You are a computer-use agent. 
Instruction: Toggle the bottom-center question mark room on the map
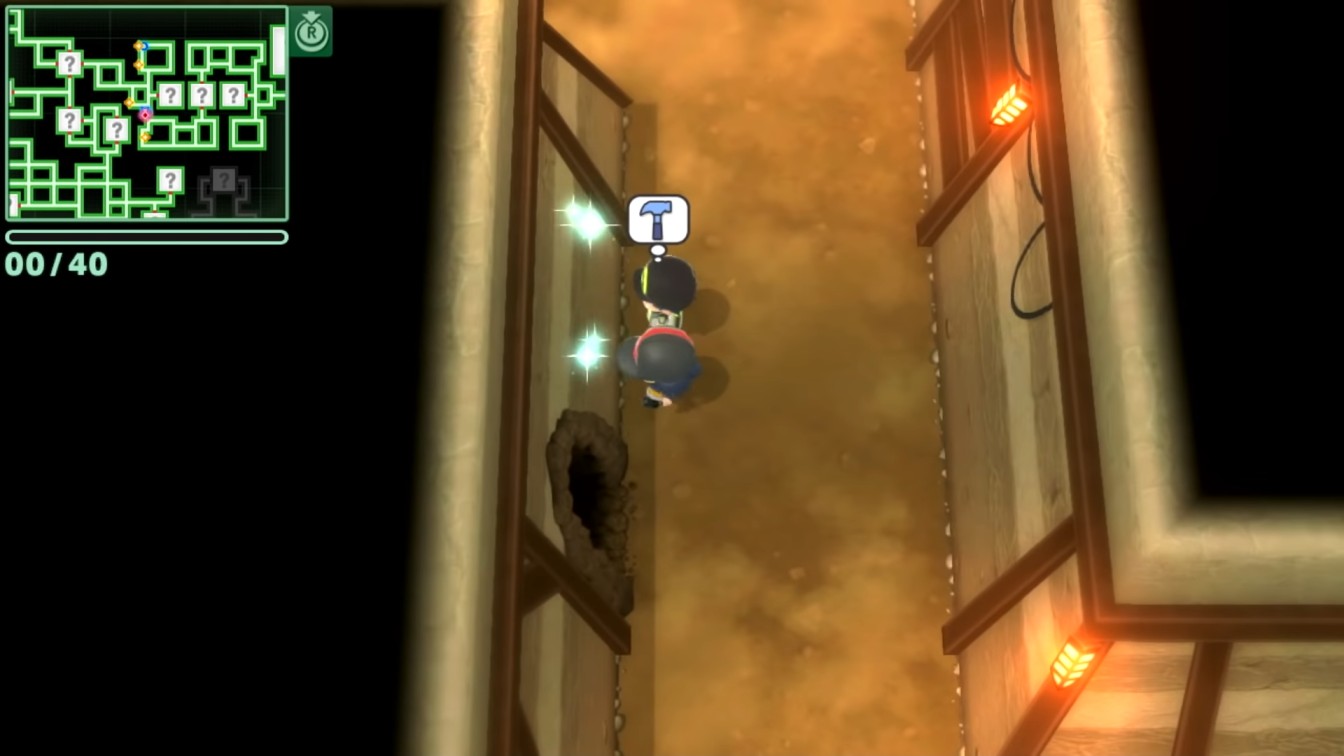coord(170,180)
